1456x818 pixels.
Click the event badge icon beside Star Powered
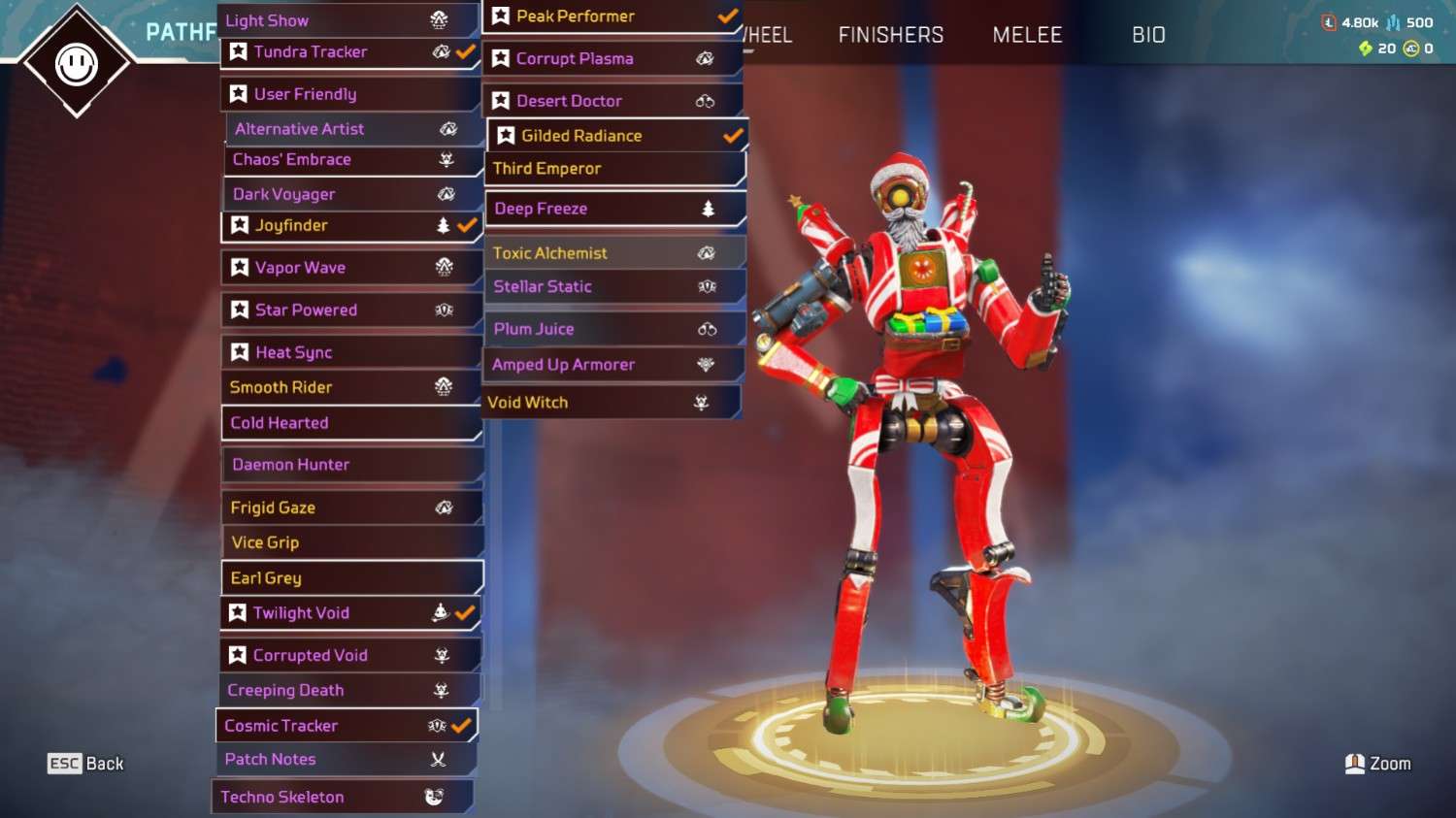[x=443, y=309]
